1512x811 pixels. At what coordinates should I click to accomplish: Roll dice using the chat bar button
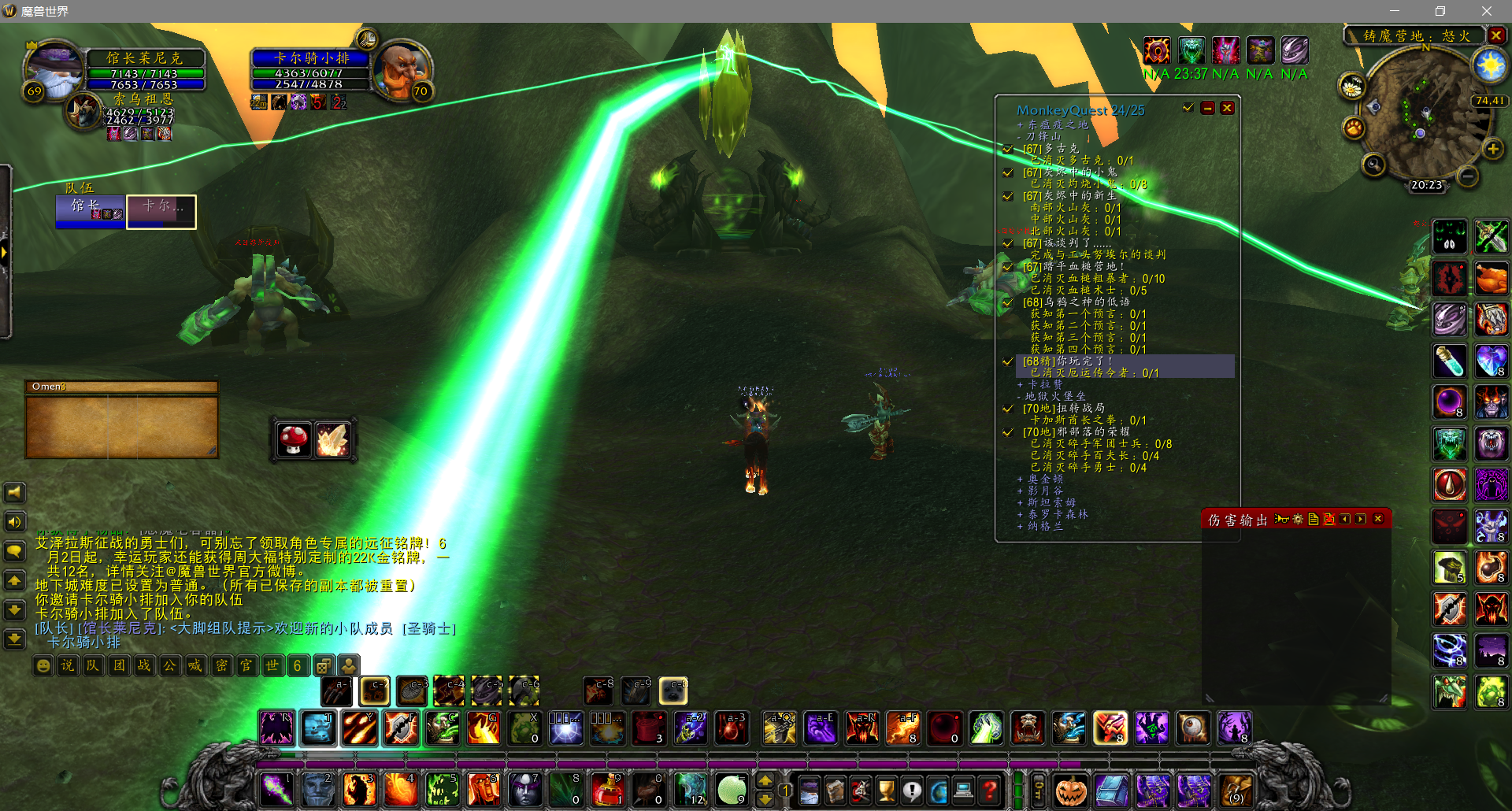tap(323, 665)
